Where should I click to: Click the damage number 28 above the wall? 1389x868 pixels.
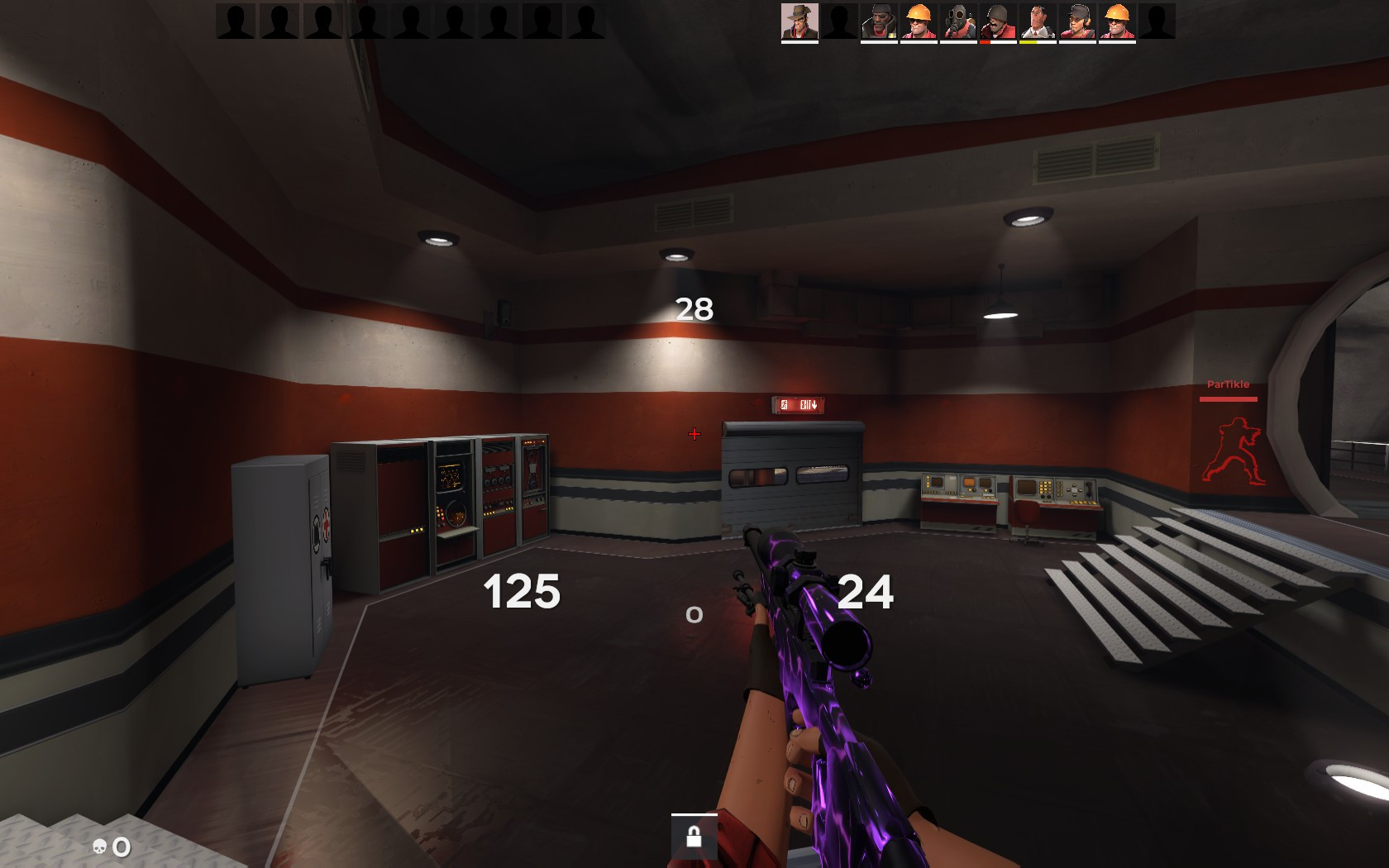point(693,310)
